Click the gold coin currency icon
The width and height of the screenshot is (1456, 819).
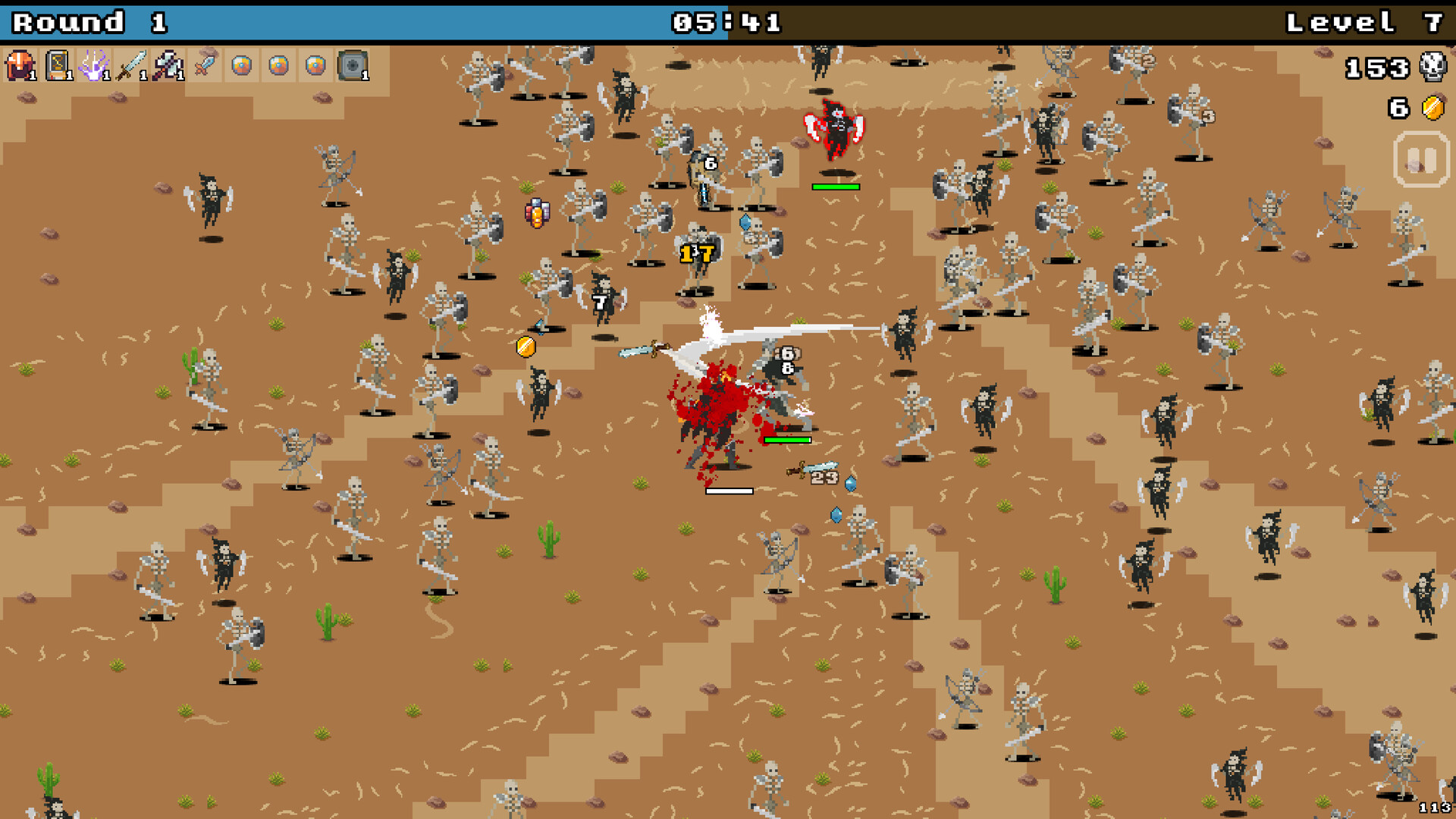[x=1432, y=106]
